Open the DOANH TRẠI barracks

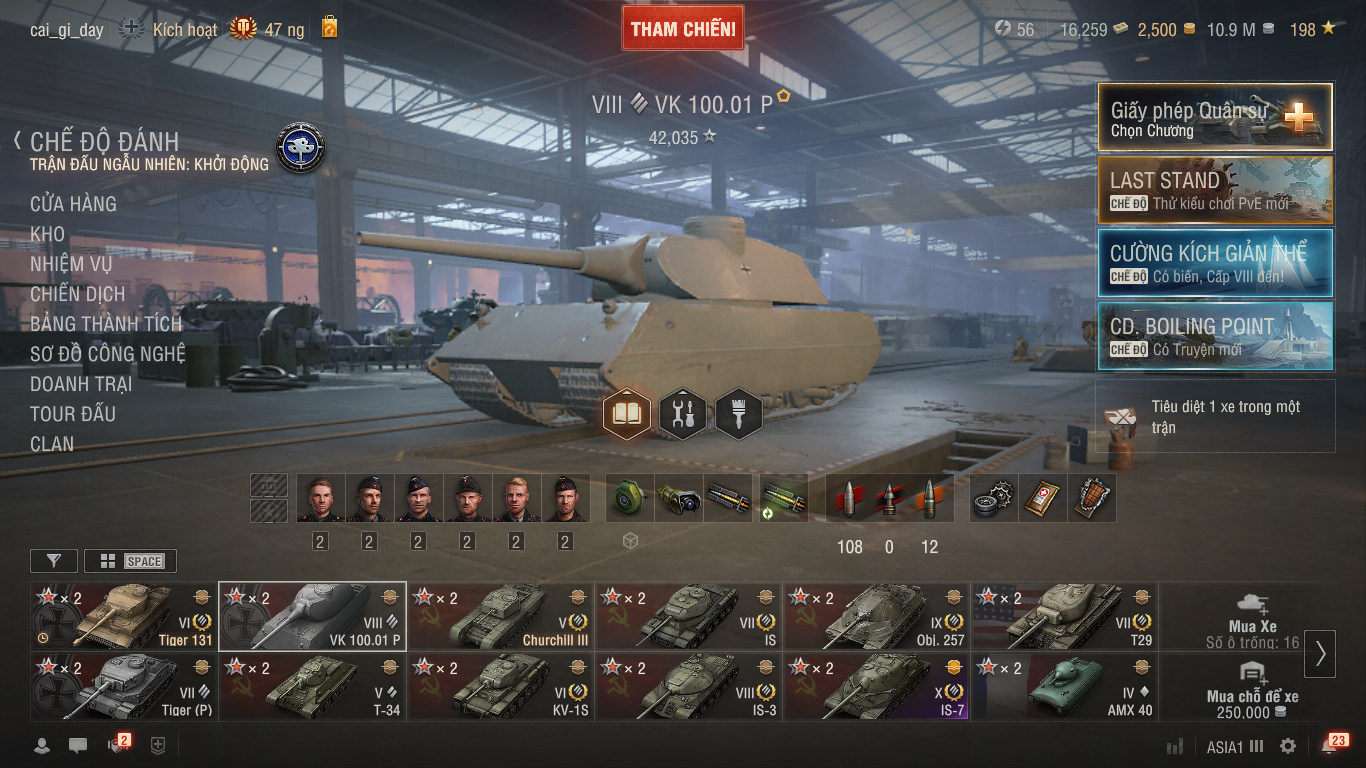[81, 384]
